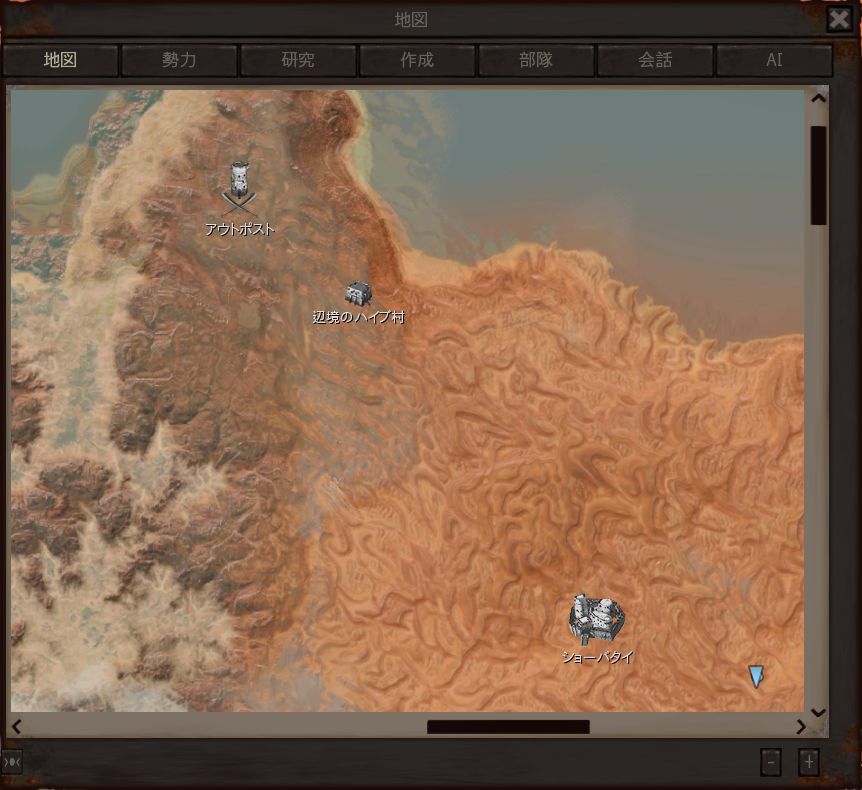Screen dimensions: 862x790
Task: Switch to the 勢力 tab
Action: [179, 60]
